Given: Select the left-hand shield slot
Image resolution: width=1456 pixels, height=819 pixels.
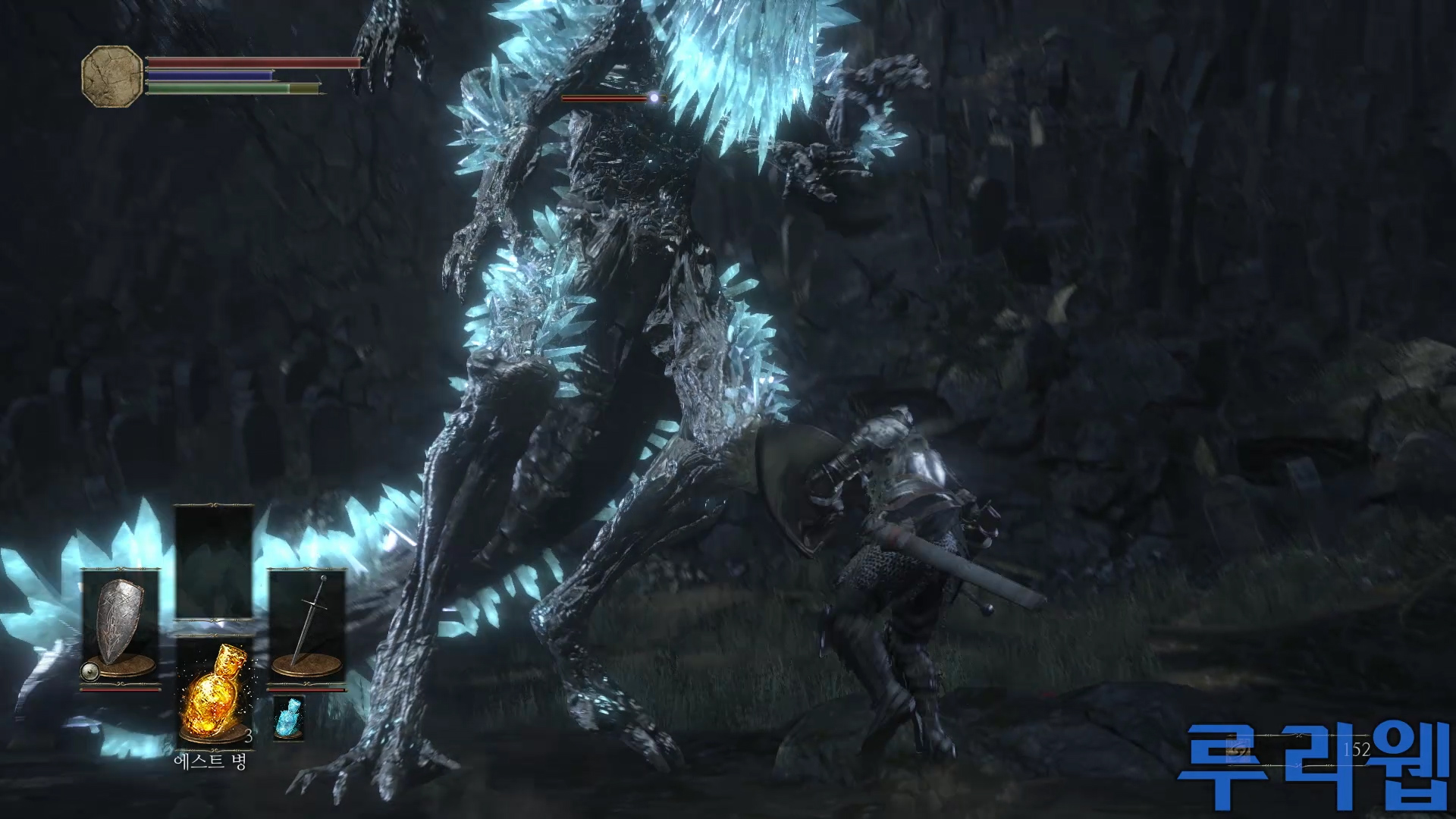Looking at the screenshot, I should click(x=121, y=629).
